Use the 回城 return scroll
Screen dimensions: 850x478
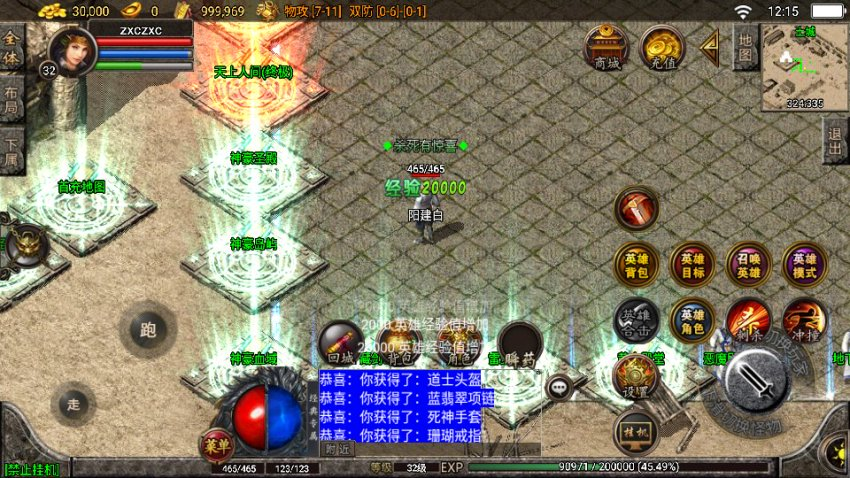[340, 342]
